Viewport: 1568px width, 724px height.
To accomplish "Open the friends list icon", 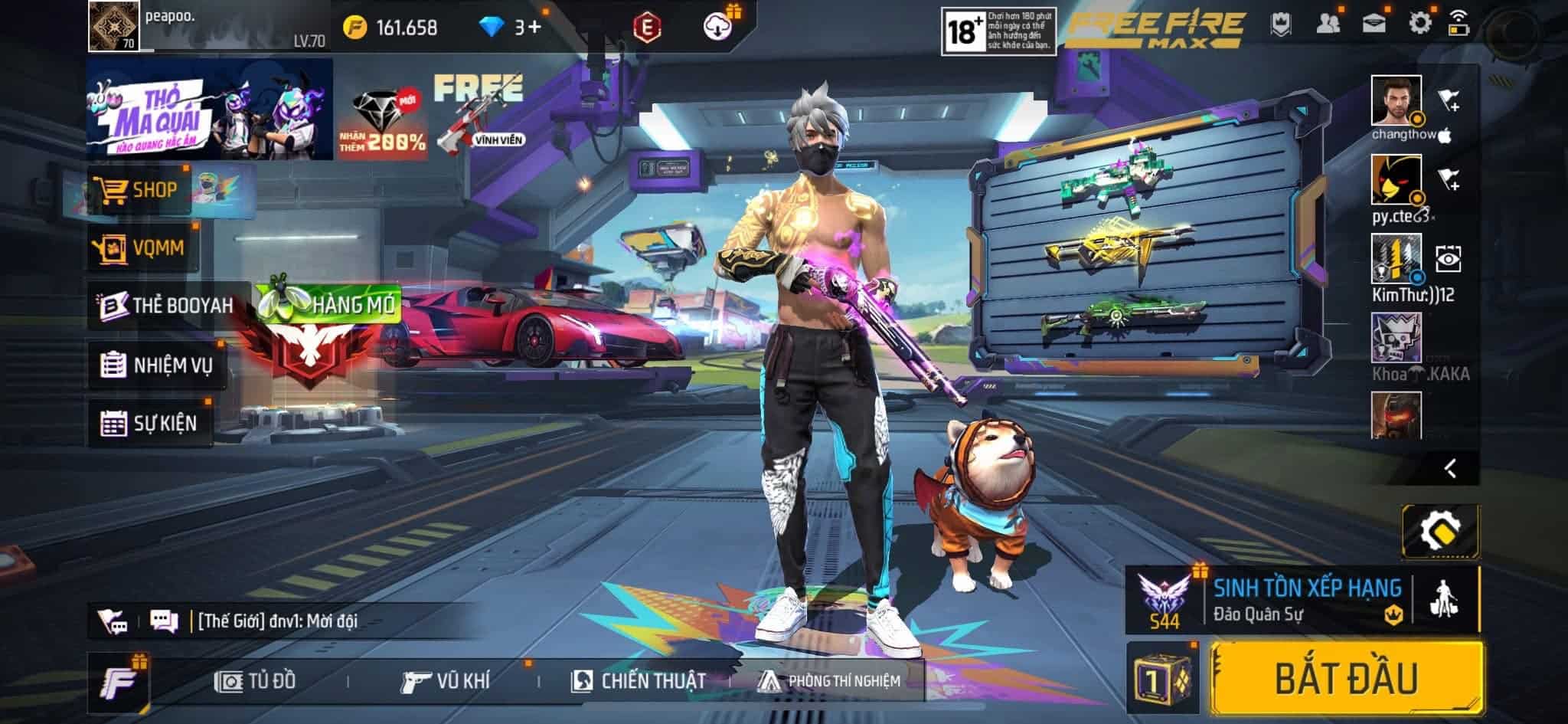I will (1328, 23).
